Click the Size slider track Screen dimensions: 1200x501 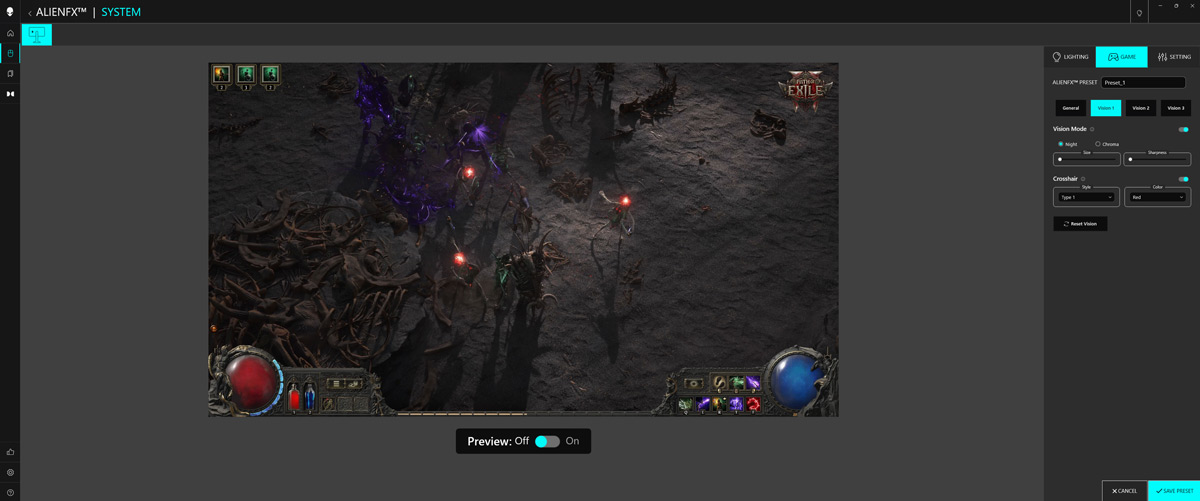pyautogui.click(x=1088, y=159)
